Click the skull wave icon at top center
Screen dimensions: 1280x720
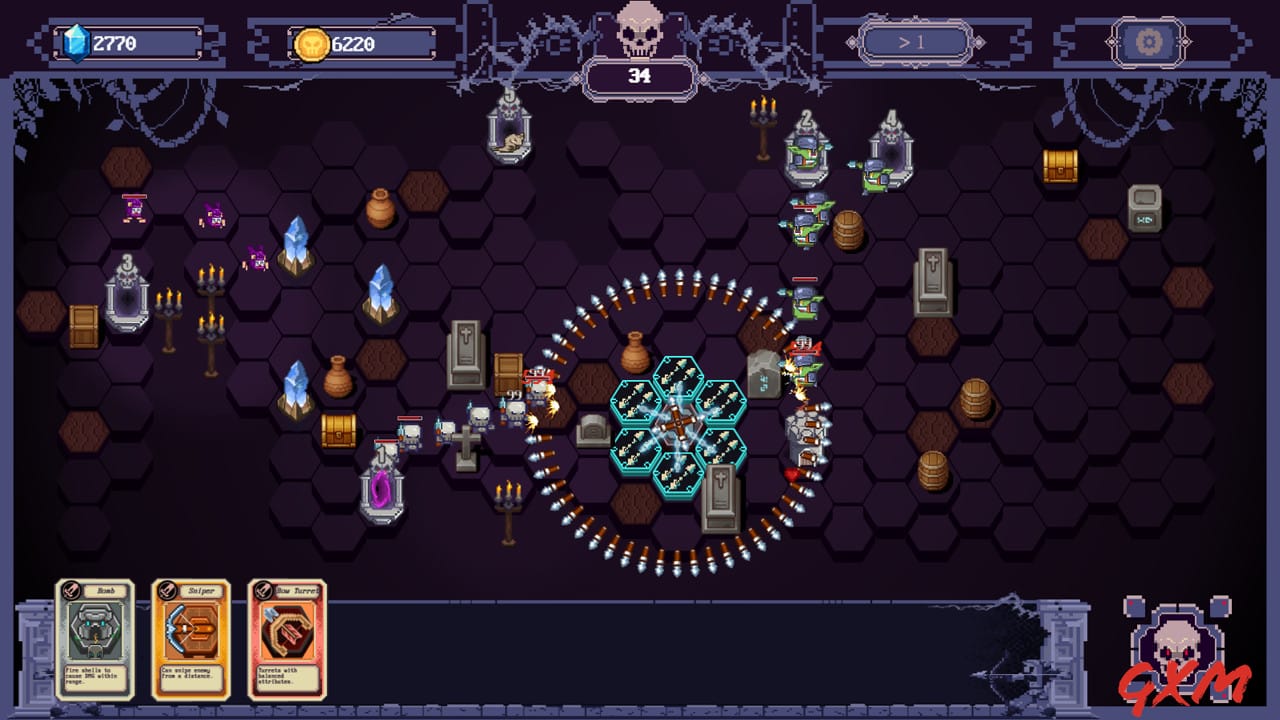click(639, 30)
